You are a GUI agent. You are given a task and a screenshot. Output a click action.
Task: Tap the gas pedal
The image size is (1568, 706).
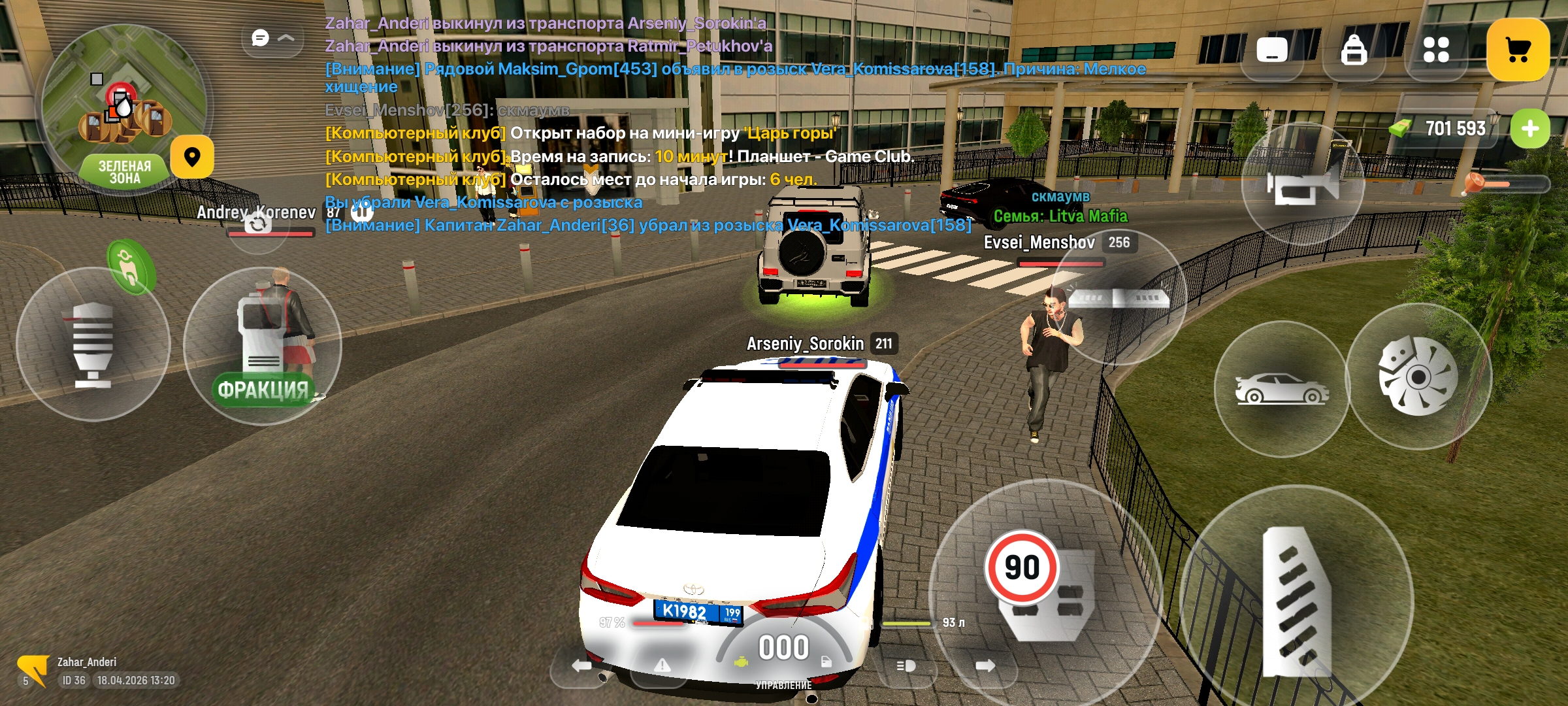(1297, 600)
